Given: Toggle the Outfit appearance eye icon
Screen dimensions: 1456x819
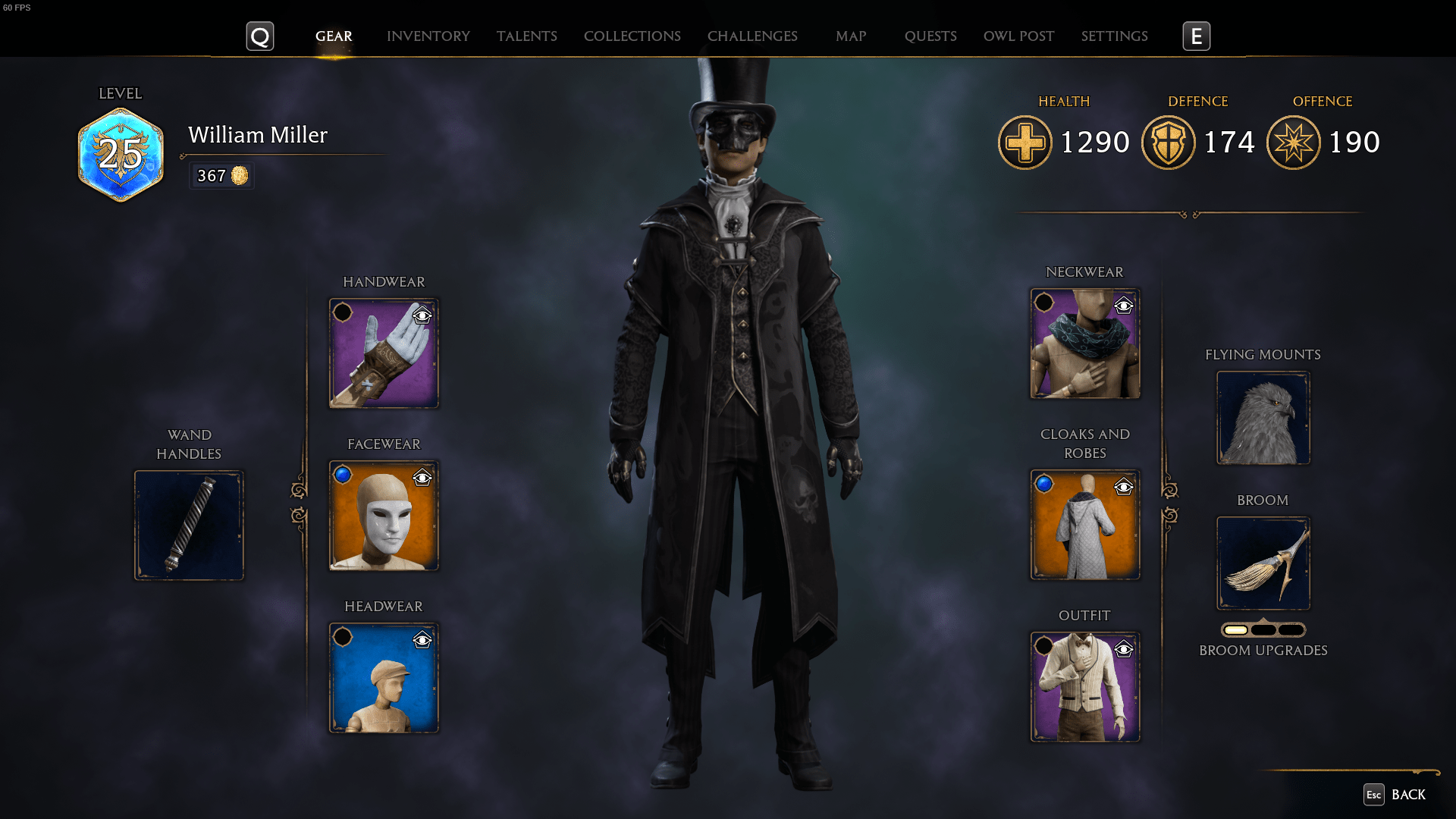Looking at the screenshot, I should point(1124,650).
